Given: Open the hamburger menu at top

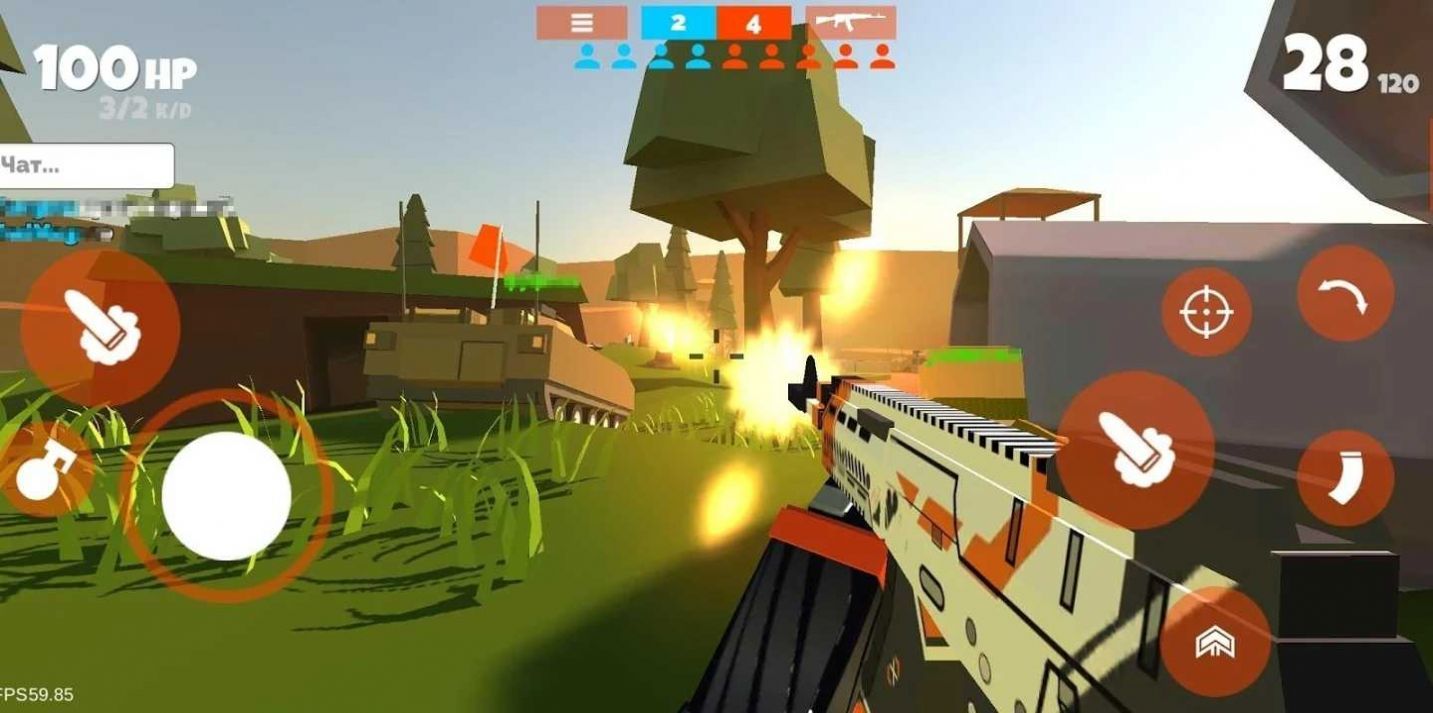Looking at the screenshot, I should point(582,22).
